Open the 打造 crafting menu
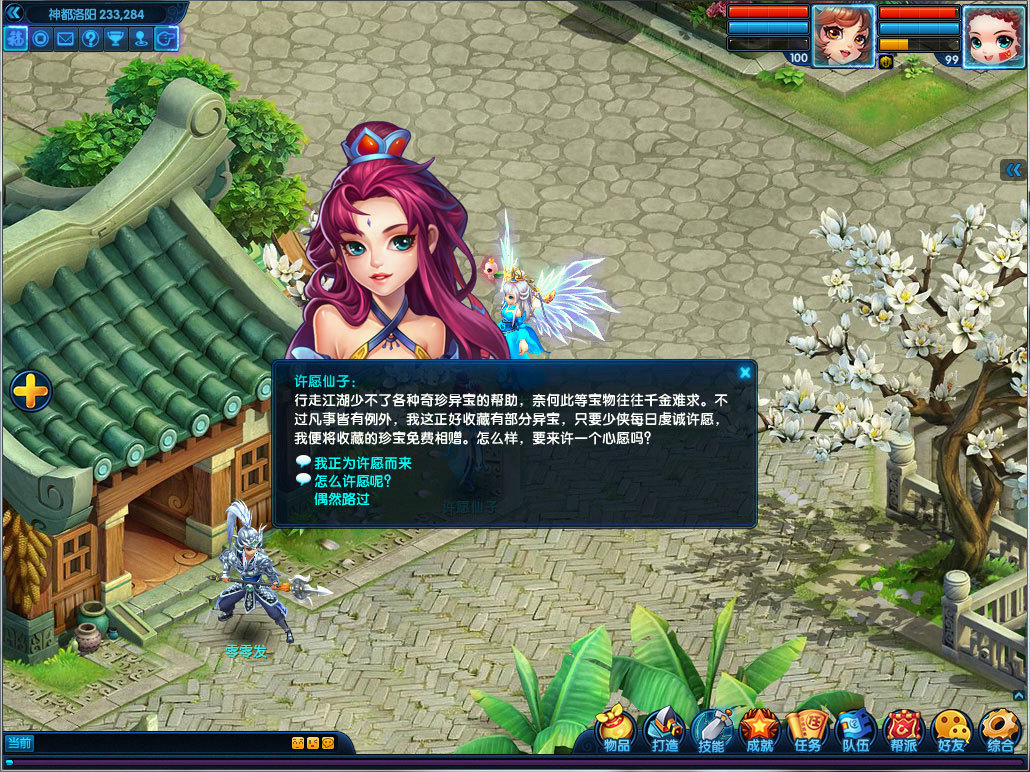 pyautogui.click(x=665, y=732)
